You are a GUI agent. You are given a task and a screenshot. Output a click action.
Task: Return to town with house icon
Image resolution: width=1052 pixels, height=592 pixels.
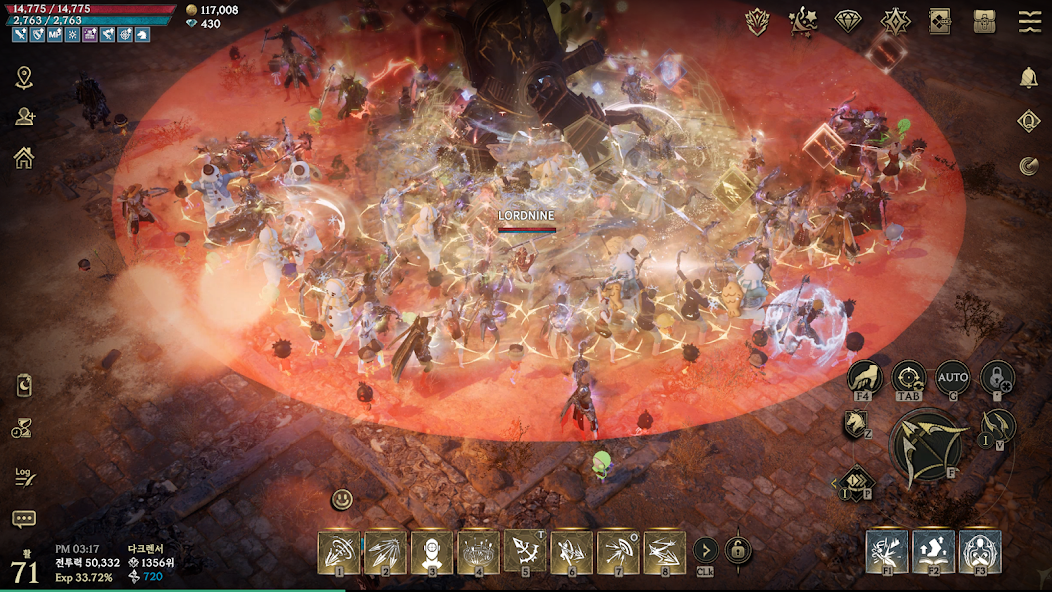pyautogui.click(x=24, y=157)
